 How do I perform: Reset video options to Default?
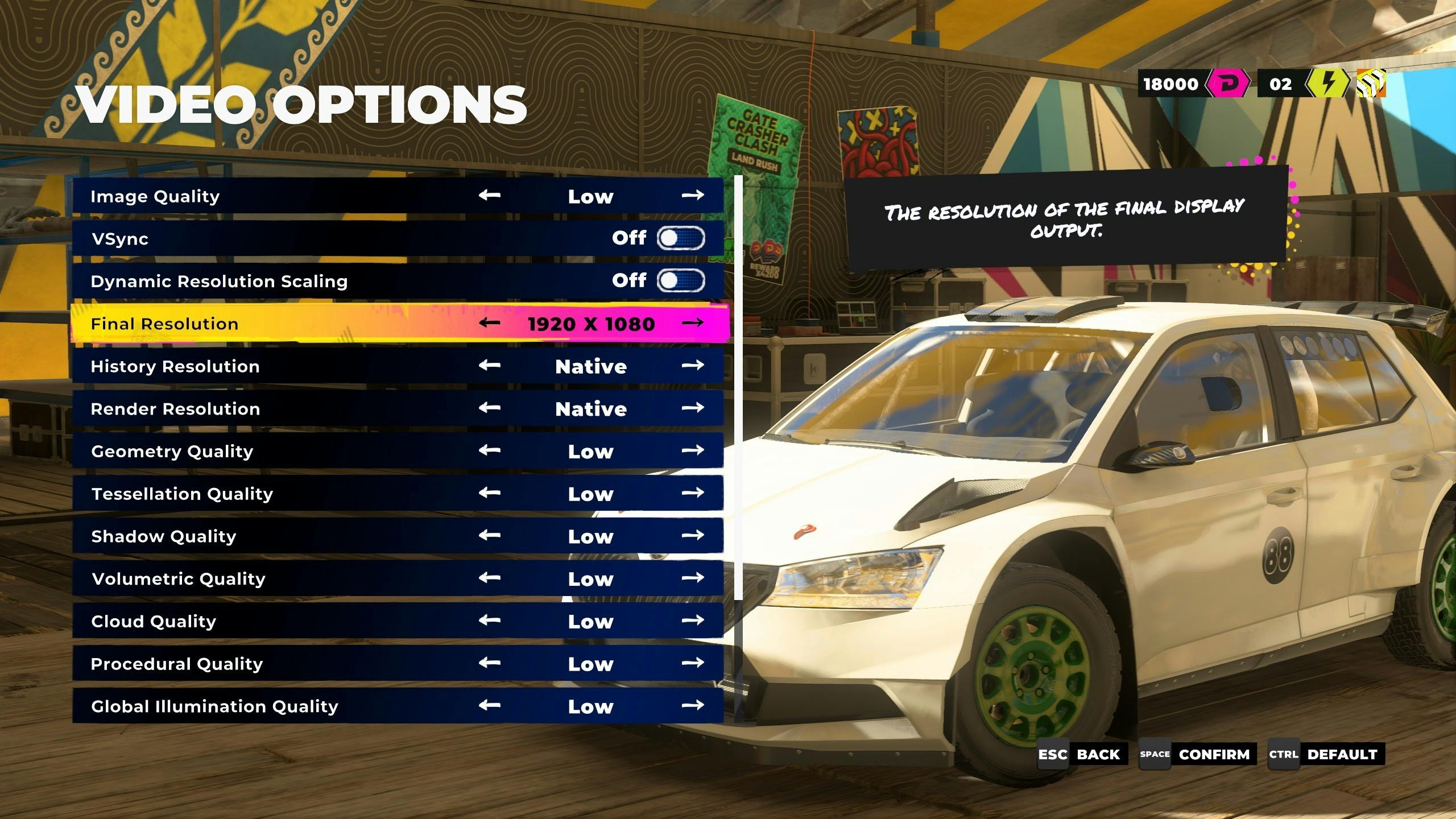(x=1326, y=755)
